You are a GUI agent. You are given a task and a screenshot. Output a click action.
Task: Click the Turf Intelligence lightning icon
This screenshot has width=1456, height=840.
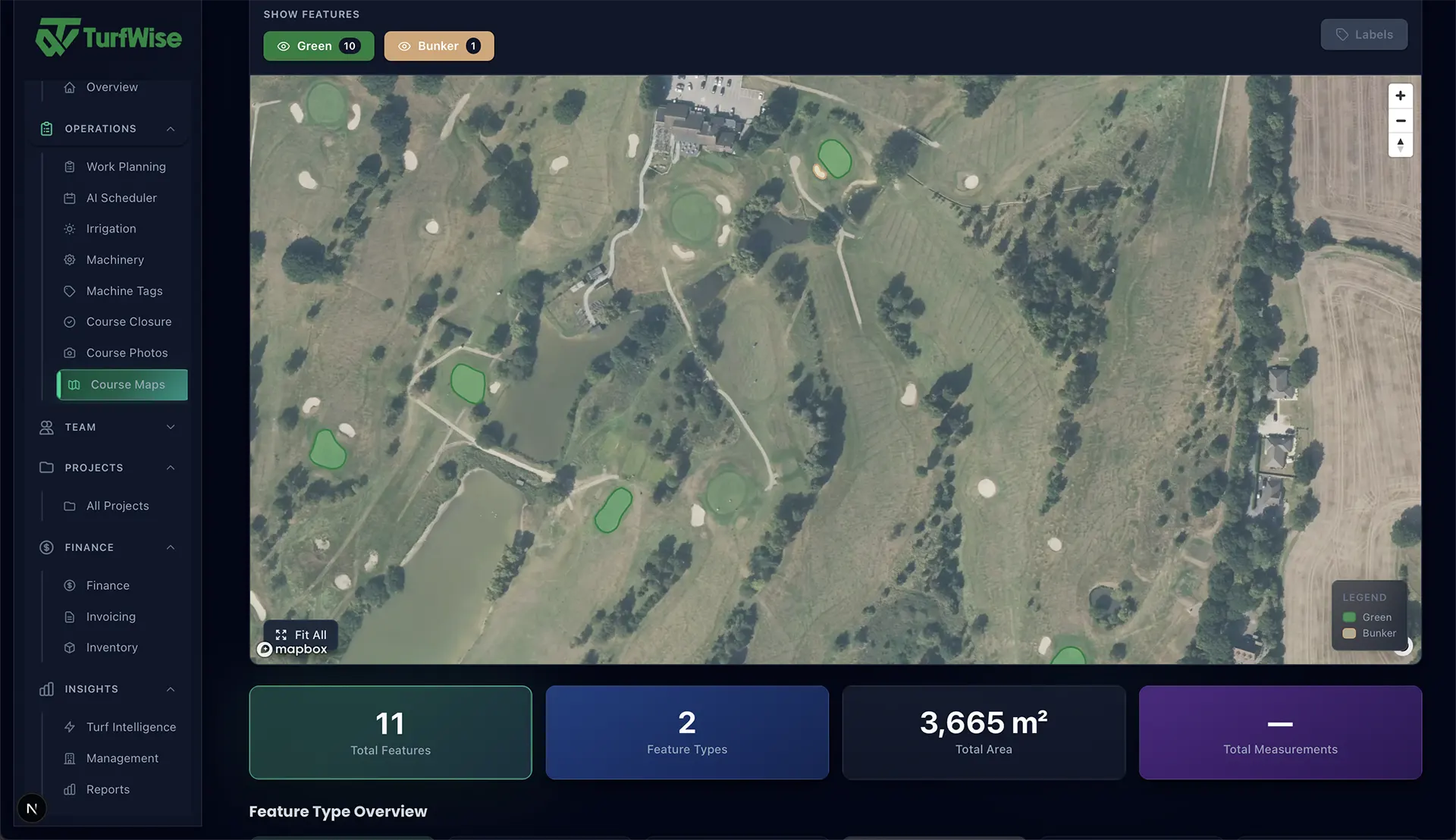(69, 726)
